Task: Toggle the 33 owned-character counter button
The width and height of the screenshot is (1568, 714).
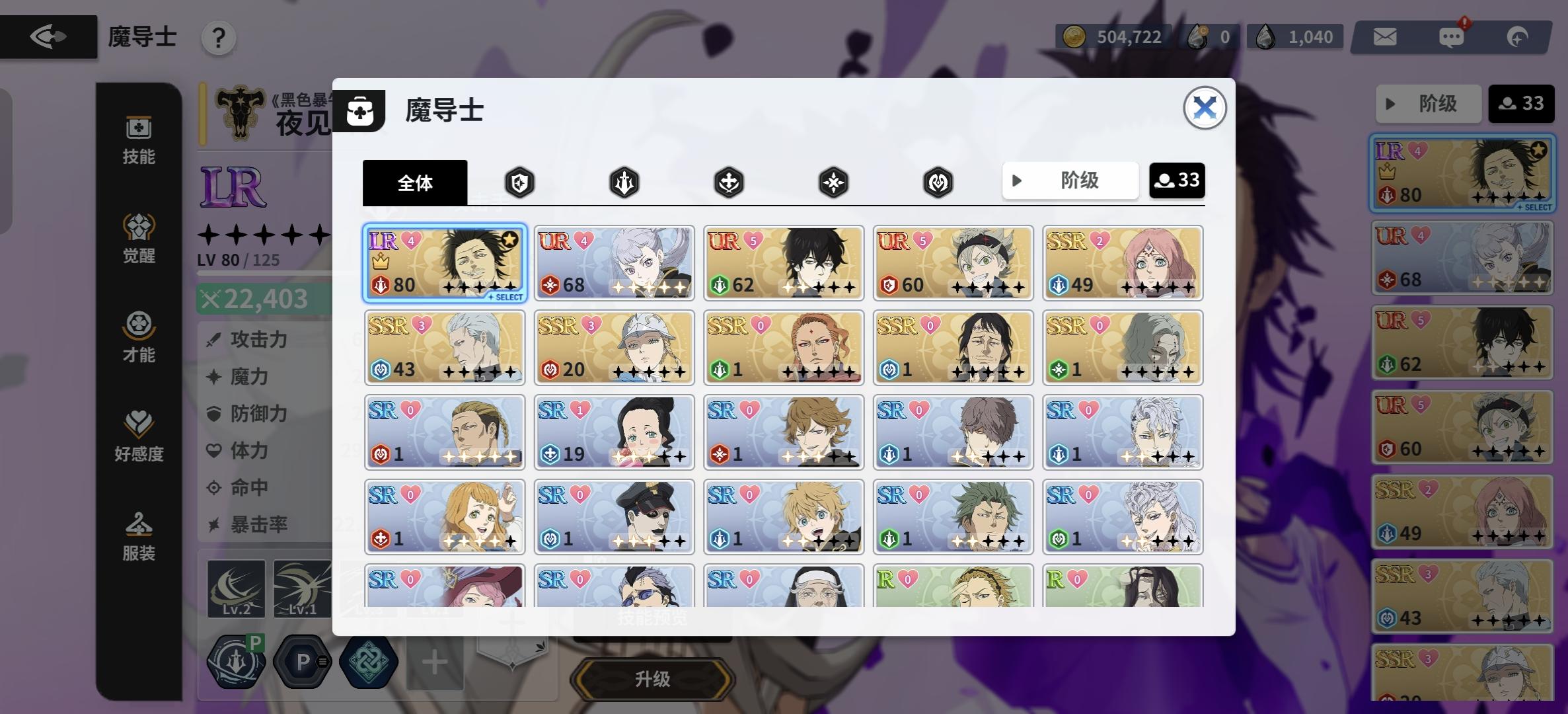Action: point(1177,180)
